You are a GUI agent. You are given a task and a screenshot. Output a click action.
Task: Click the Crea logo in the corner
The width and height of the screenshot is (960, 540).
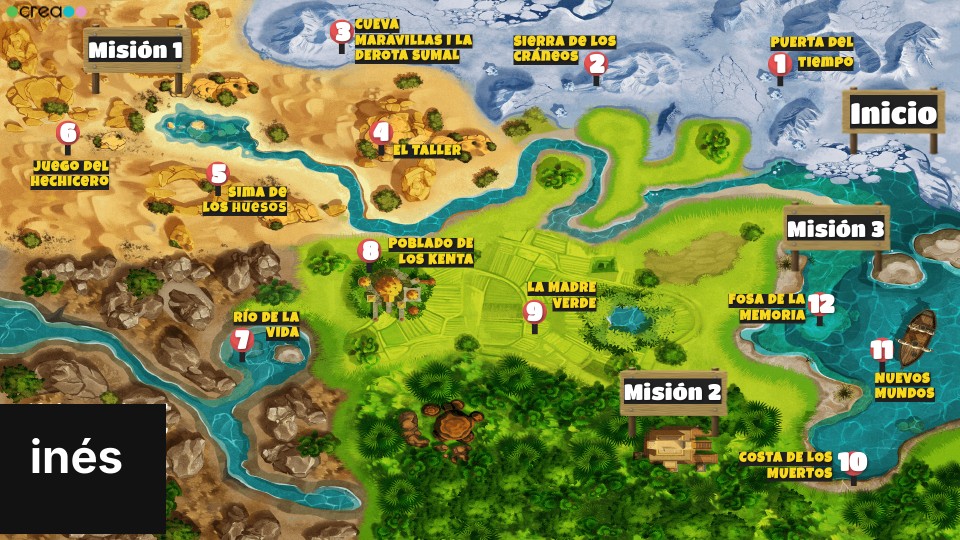point(46,11)
